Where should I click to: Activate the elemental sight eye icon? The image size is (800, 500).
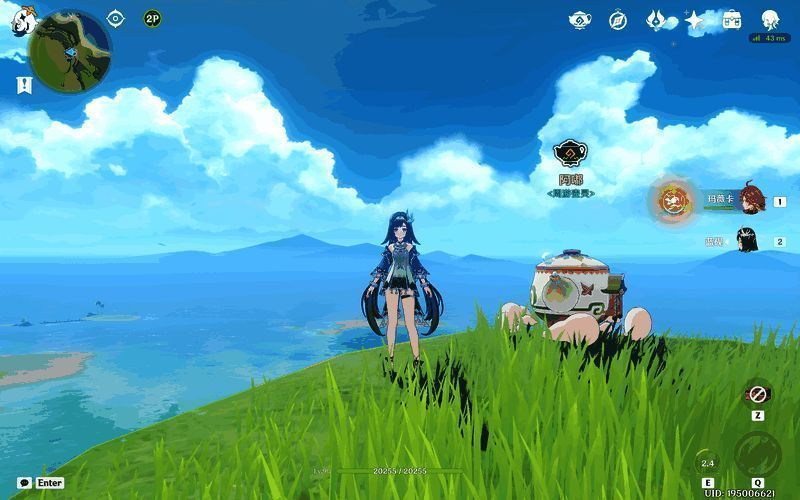coord(116,19)
